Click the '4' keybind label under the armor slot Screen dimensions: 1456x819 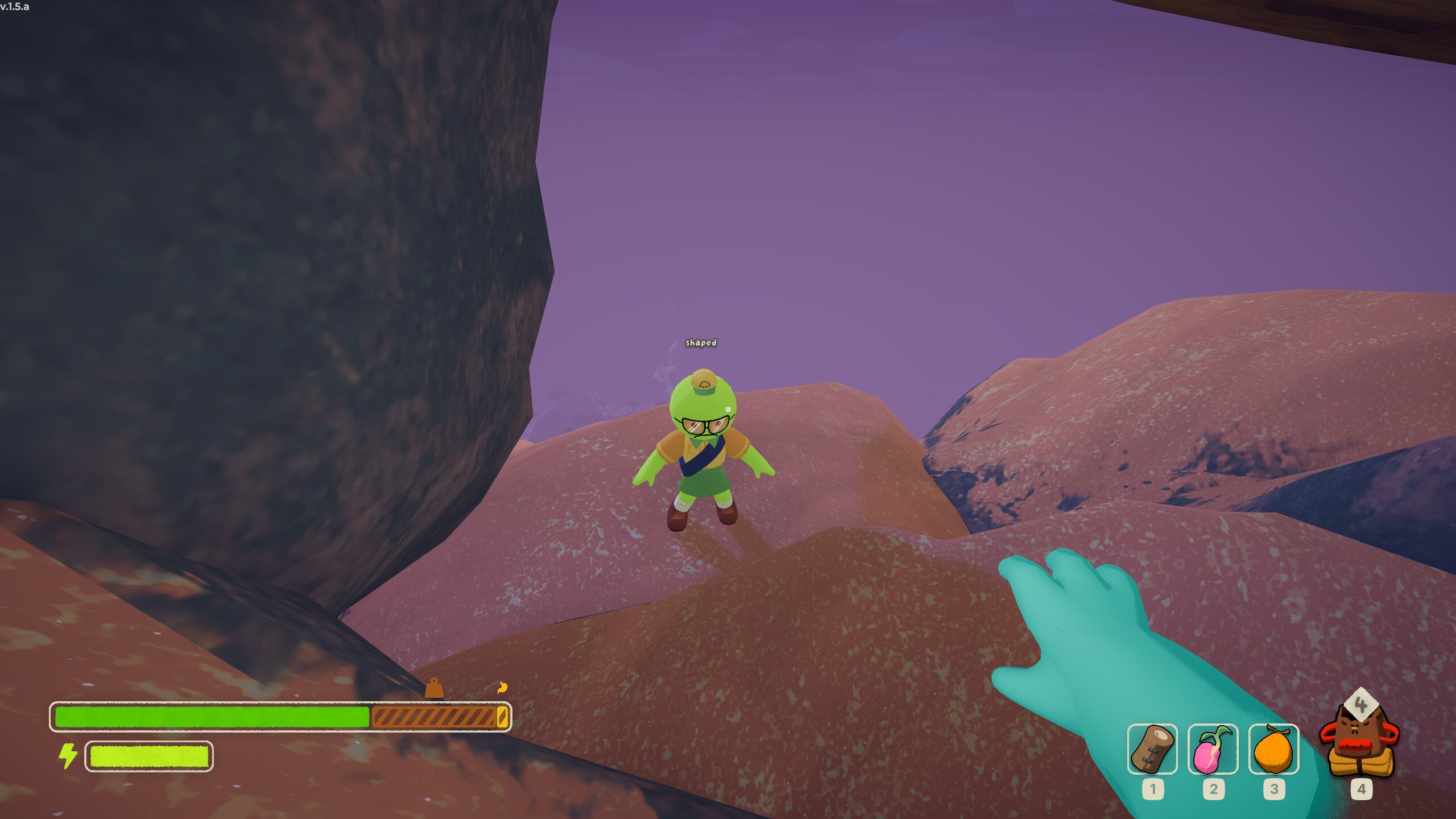[1361, 788]
